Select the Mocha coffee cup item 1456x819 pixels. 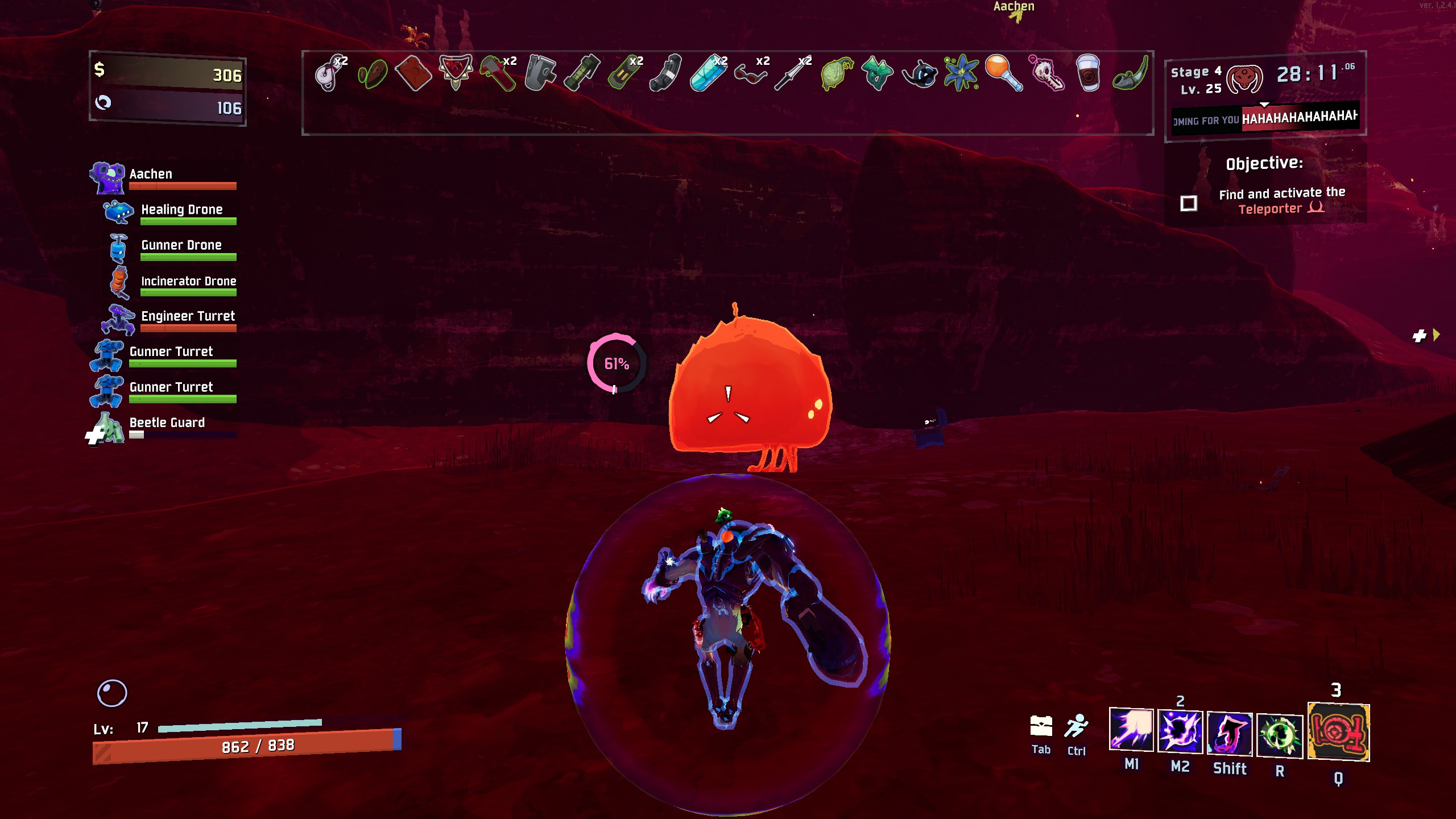coord(1088,73)
